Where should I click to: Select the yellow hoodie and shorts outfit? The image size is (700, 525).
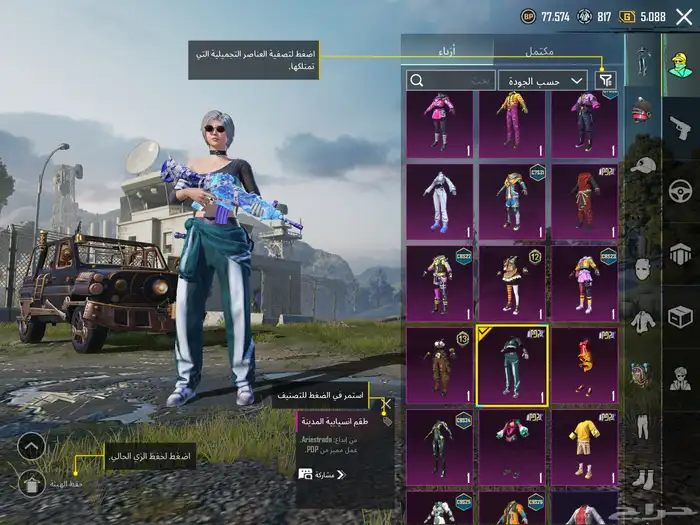pos(584,446)
